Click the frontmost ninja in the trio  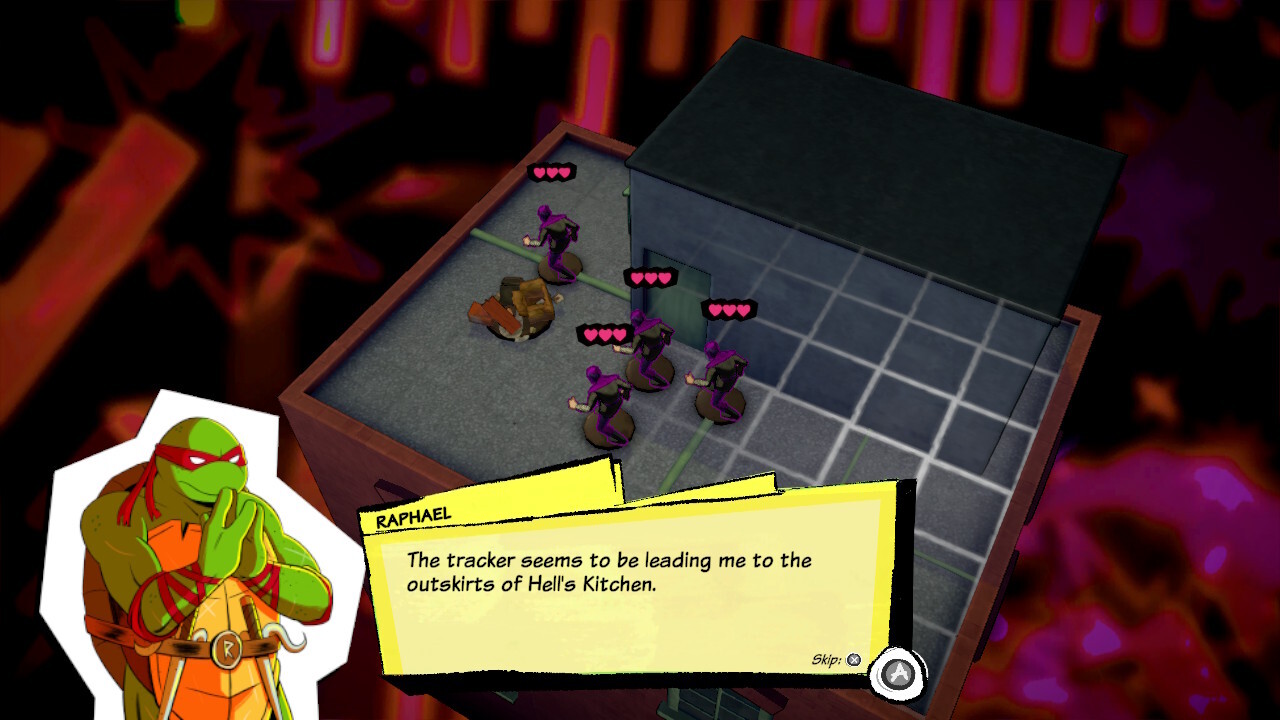click(x=607, y=400)
